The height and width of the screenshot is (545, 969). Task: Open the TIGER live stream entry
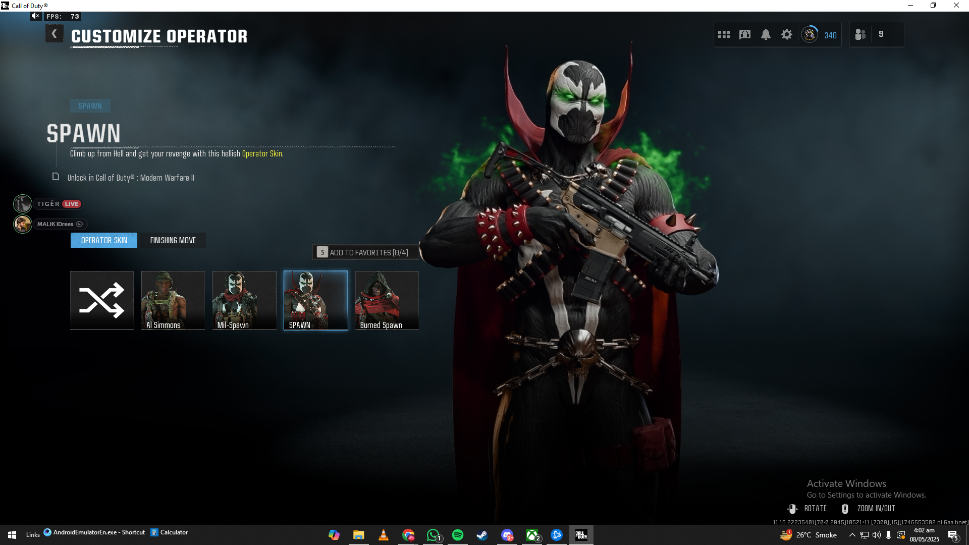[x=47, y=204]
